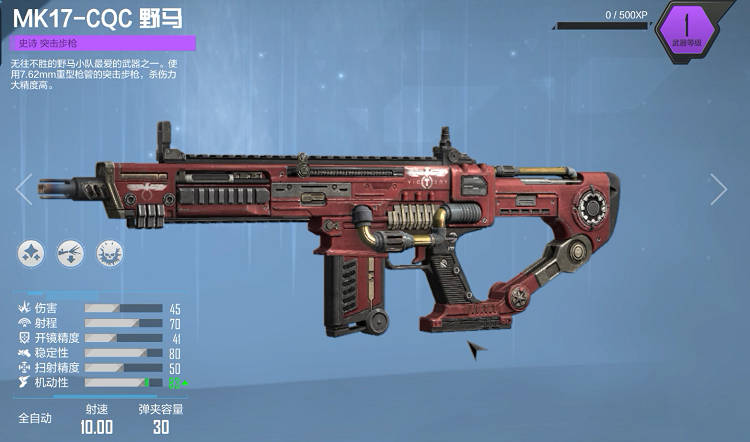Select the sparkle stars perk icon
750x442 pixels.
(31, 253)
